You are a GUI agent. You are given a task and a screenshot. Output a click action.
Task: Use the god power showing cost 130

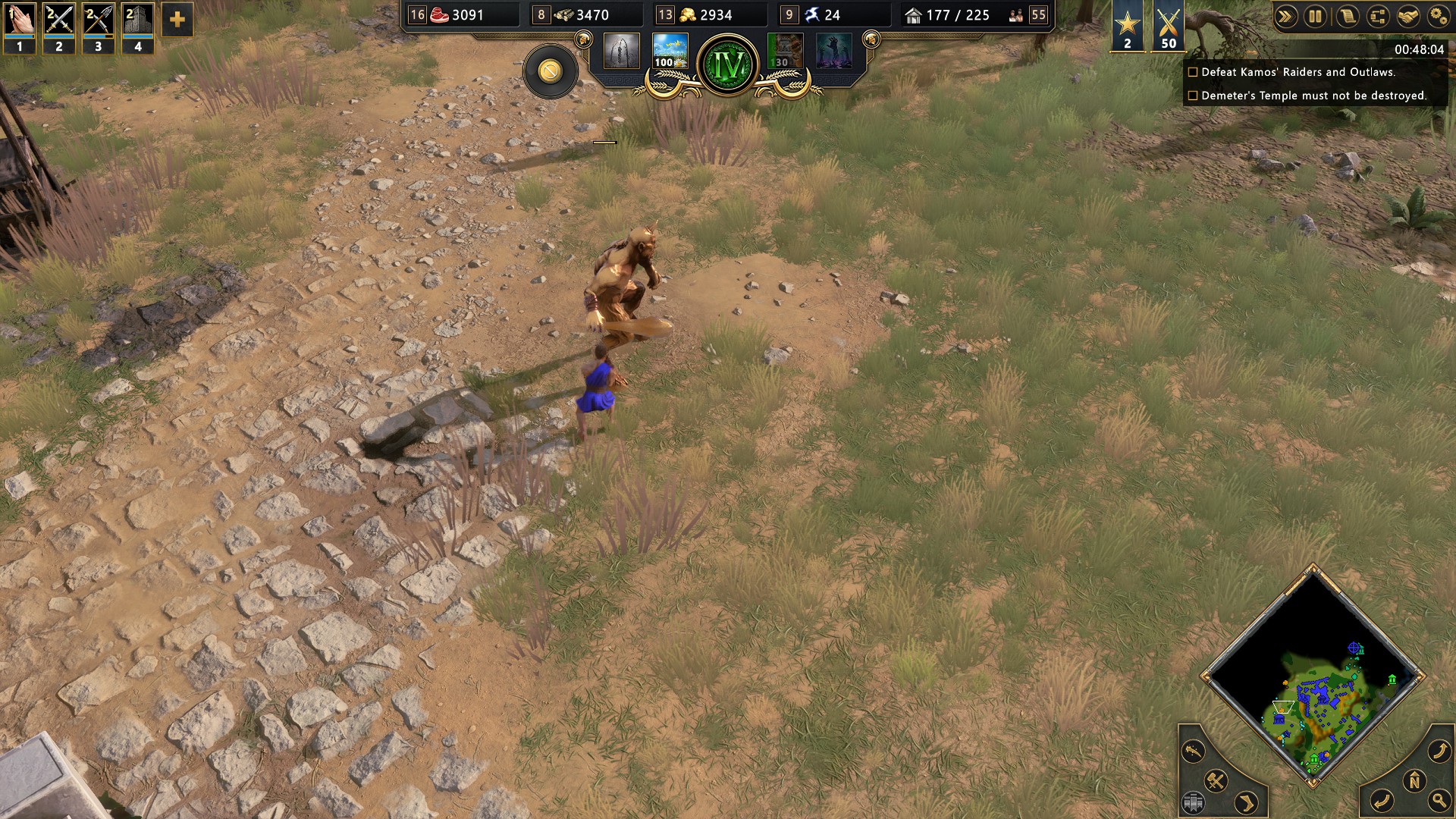tap(785, 51)
